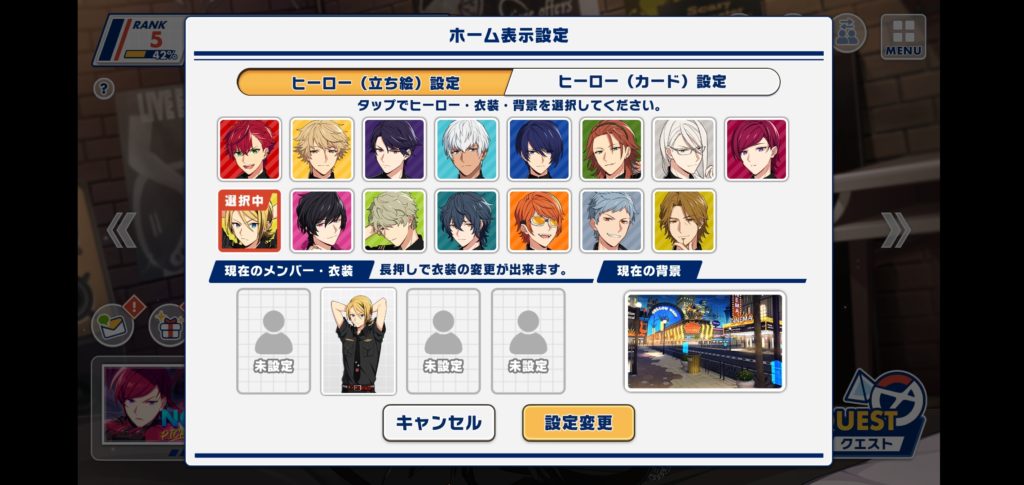Select the brown-haired hero on yellow background
Screen dimensions: 1024x485
coord(684,220)
